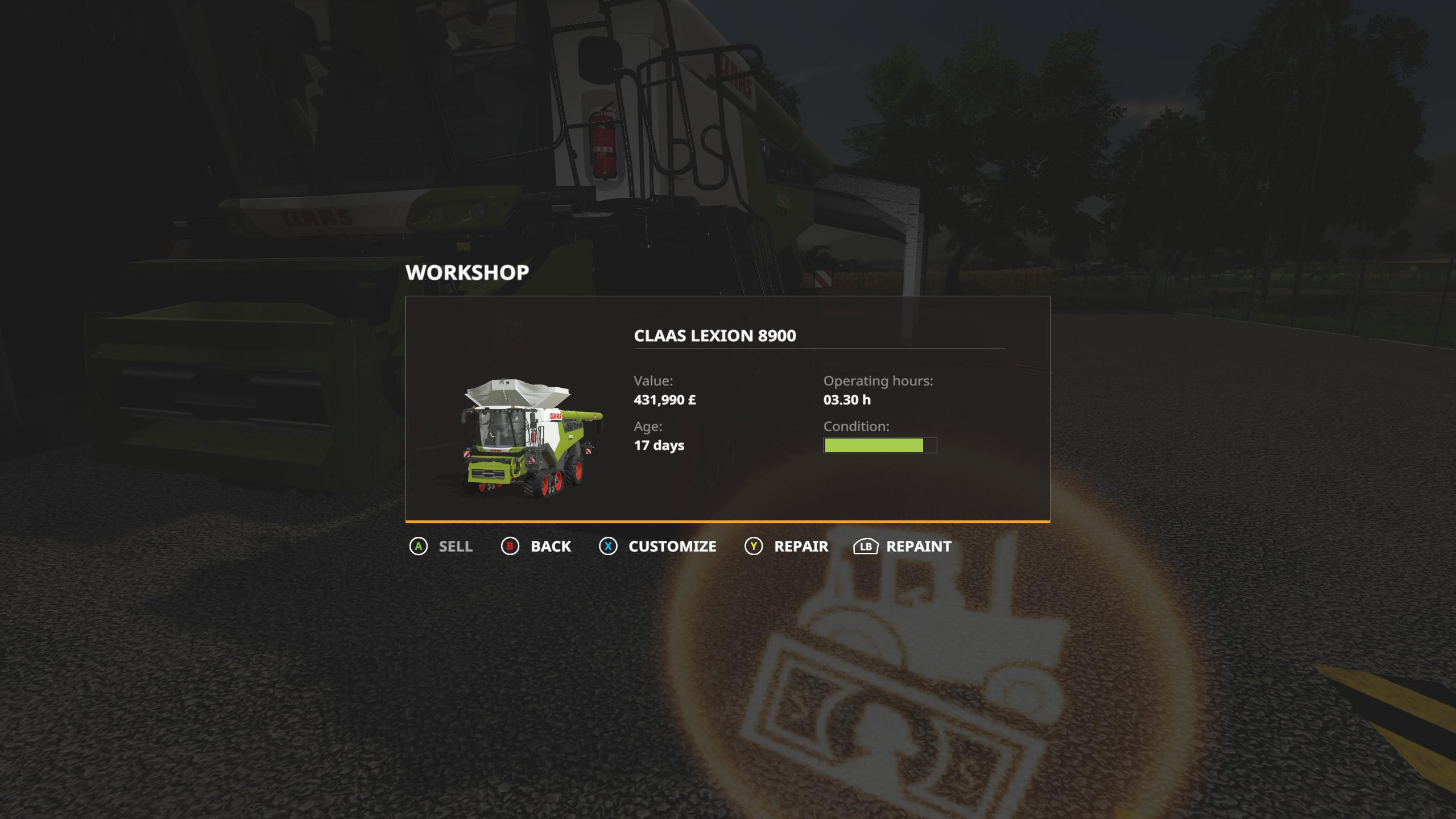Image resolution: width=1456 pixels, height=819 pixels.
Task: Open the Customize option
Action: point(658,547)
